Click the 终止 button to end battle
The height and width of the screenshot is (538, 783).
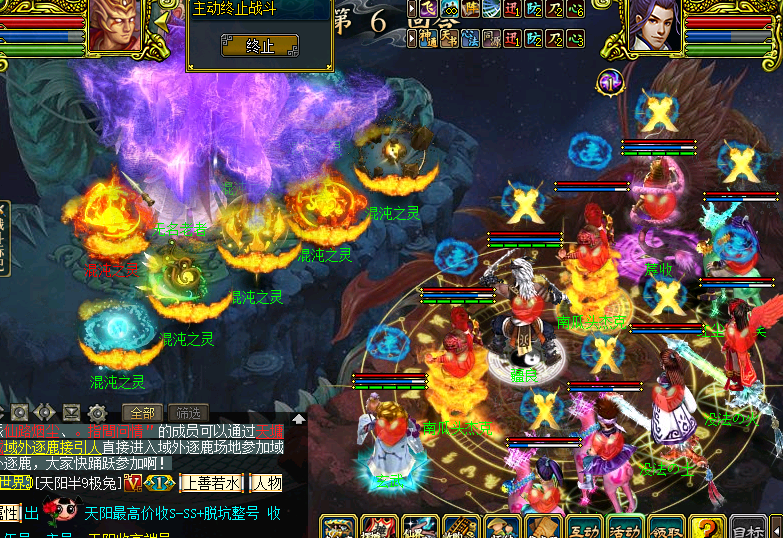(x=259, y=45)
